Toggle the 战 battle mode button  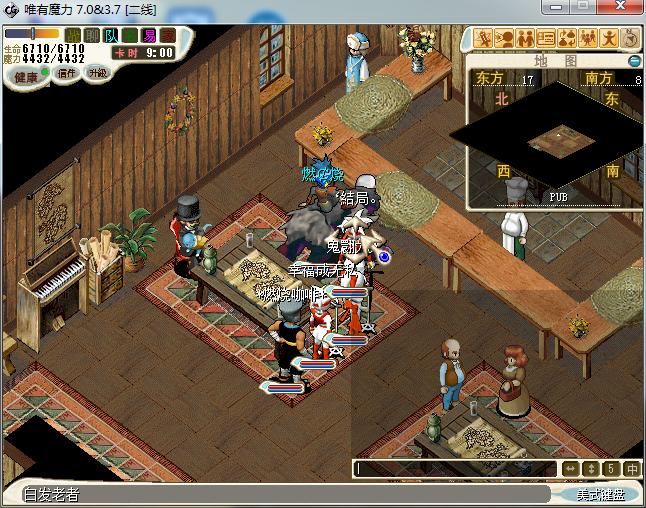coord(73,36)
